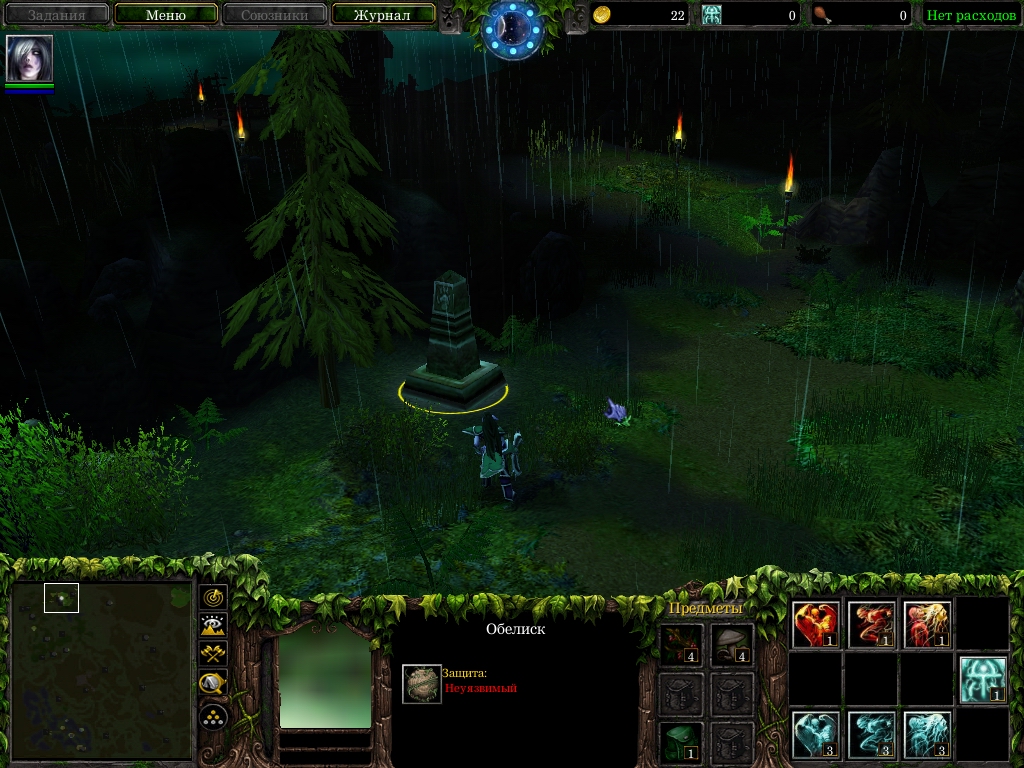Image resolution: width=1024 pixels, height=768 pixels.
Task: Open the Задания quests button
Action: coord(57,15)
